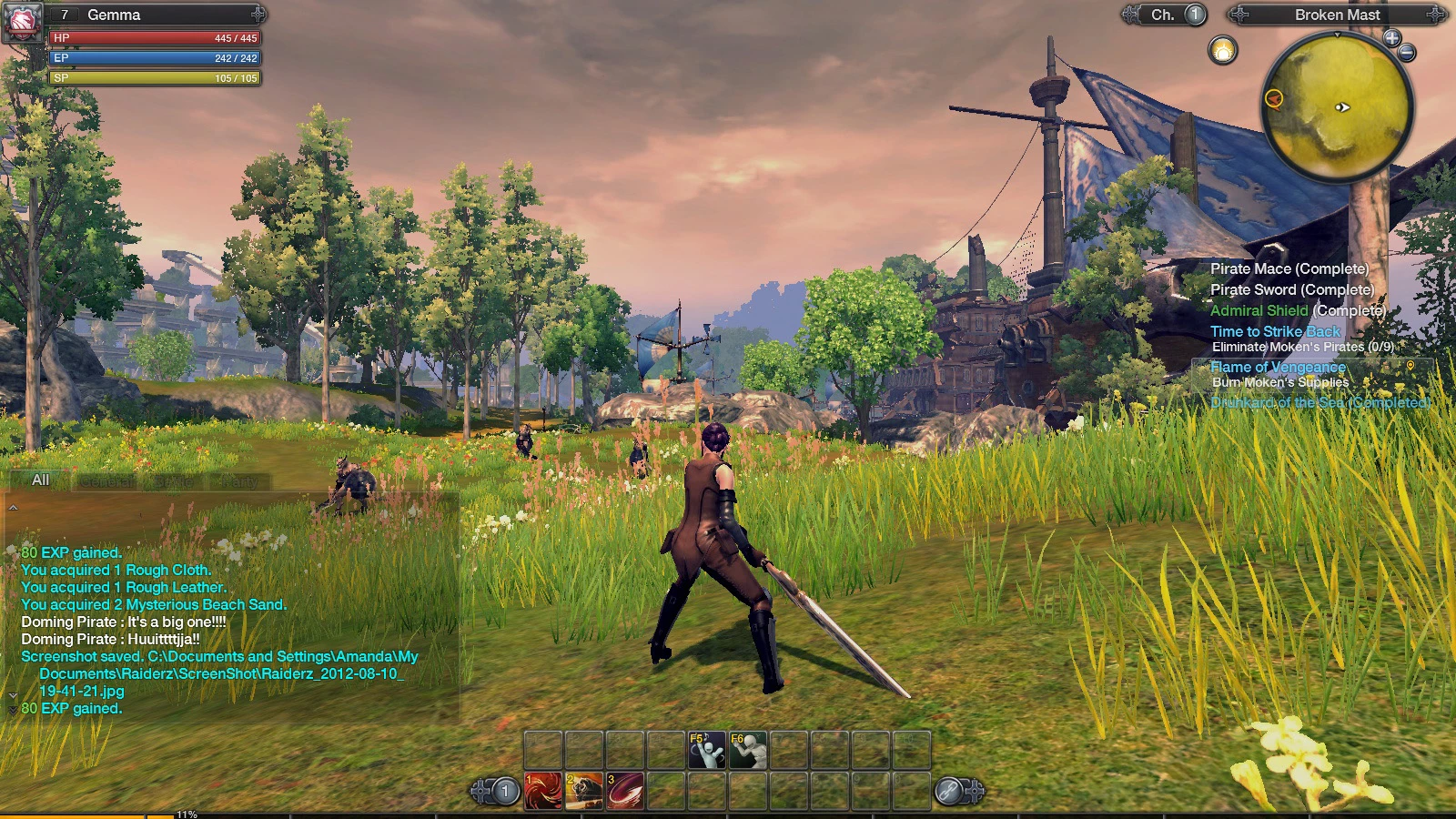This screenshot has height=819, width=1456.
Task: Use the F6 emote with the crouching figure
Action: click(x=748, y=750)
